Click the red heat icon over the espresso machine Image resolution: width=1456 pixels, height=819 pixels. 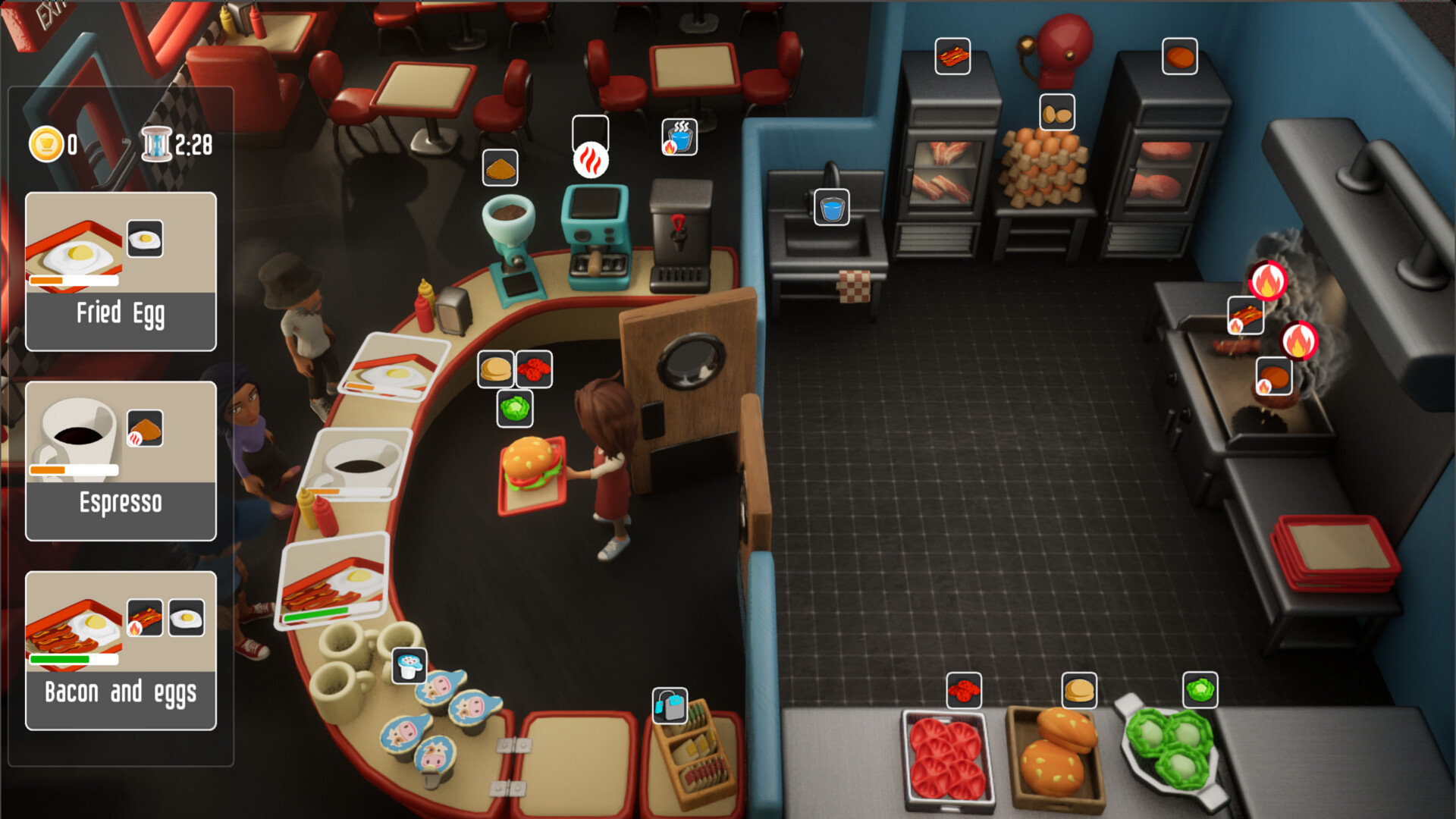click(x=591, y=161)
